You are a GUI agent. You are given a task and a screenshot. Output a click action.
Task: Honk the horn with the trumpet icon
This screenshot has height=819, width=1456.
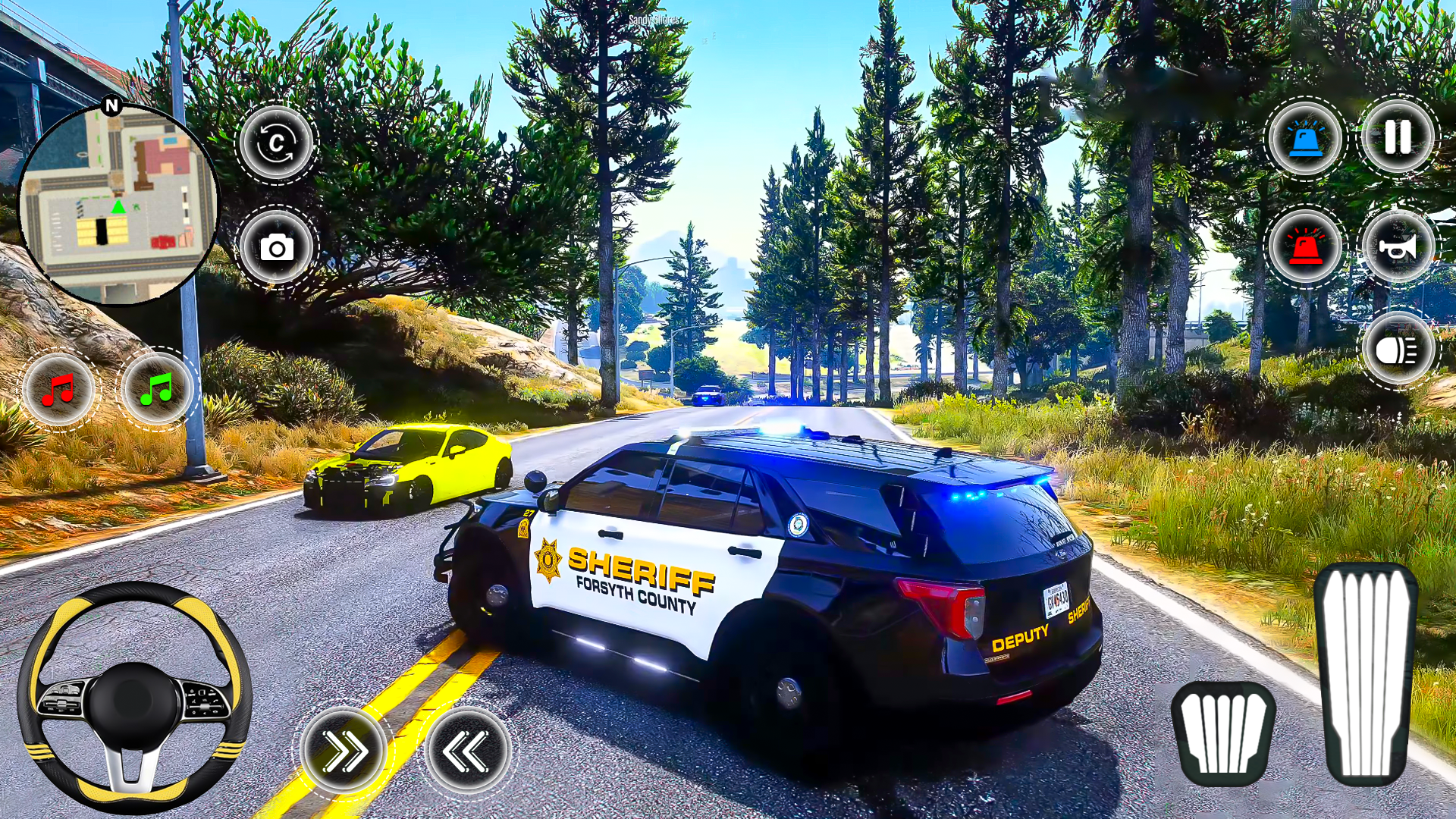point(1399,244)
